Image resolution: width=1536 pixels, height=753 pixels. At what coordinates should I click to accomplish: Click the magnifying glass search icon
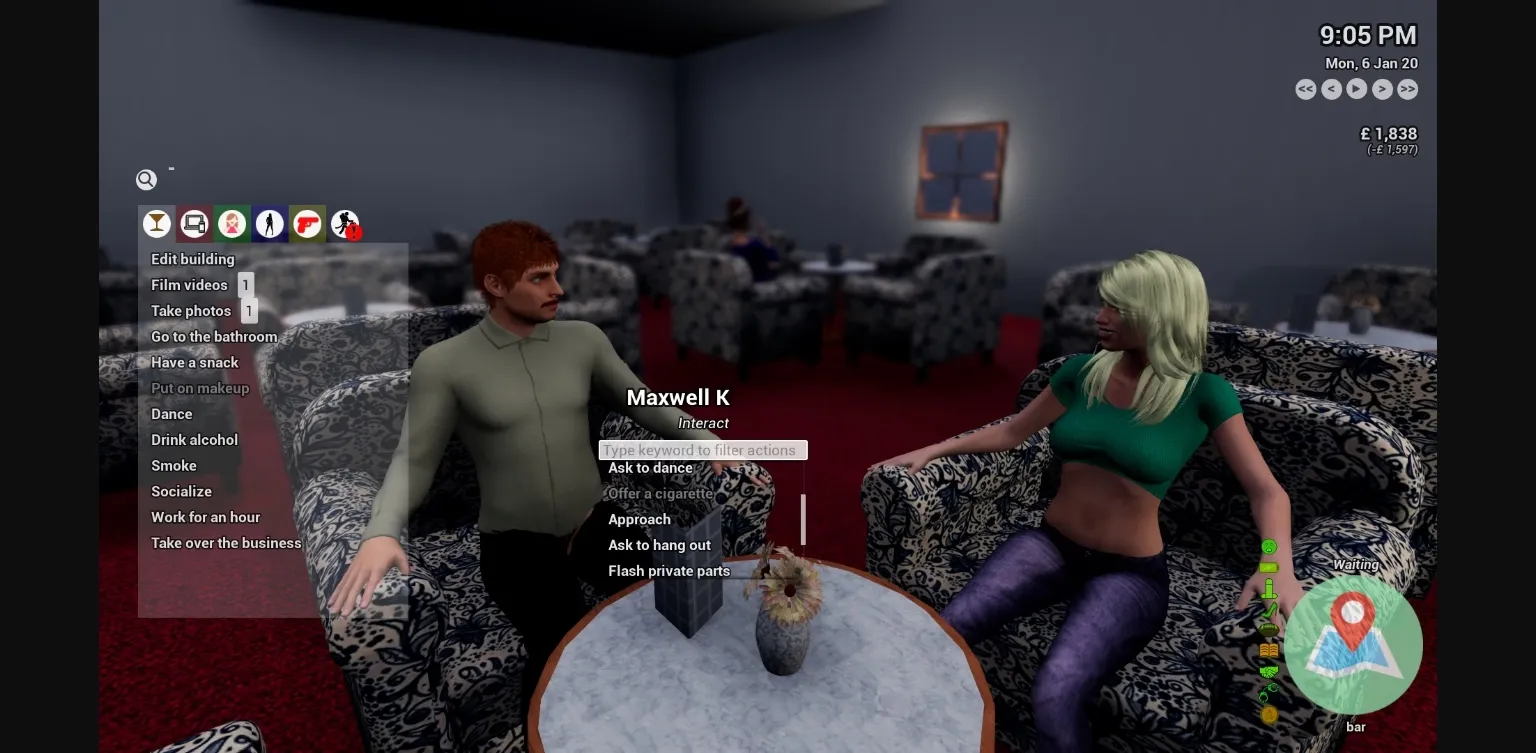click(146, 179)
